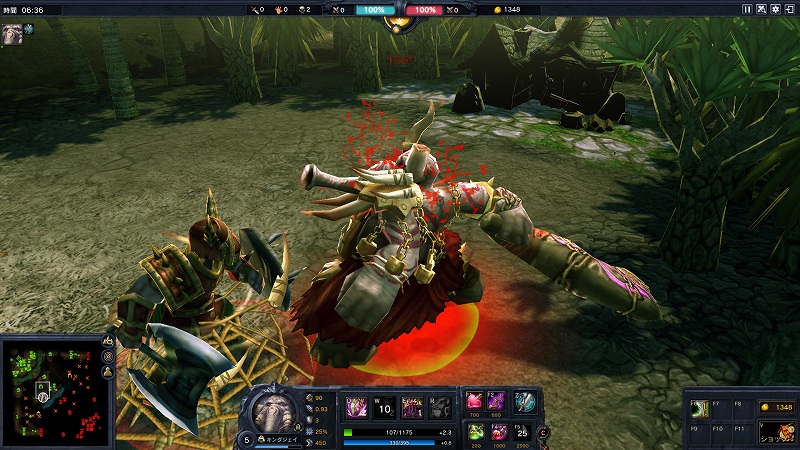Screen dimensions: 800x450
Task: Select the elephant hero portrait
Action: (x=273, y=411)
